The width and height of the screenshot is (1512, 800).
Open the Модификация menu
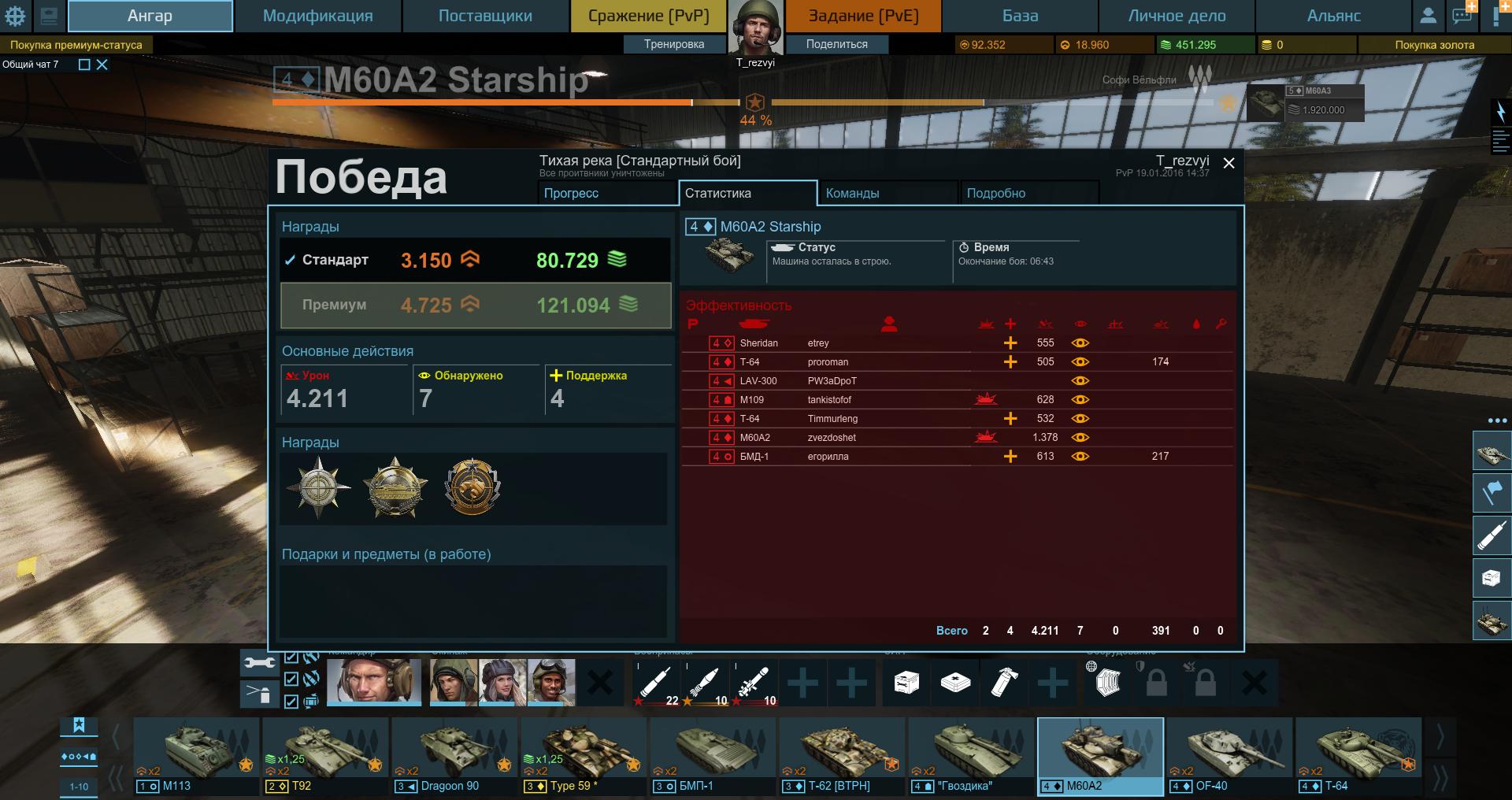coord(317,16)
